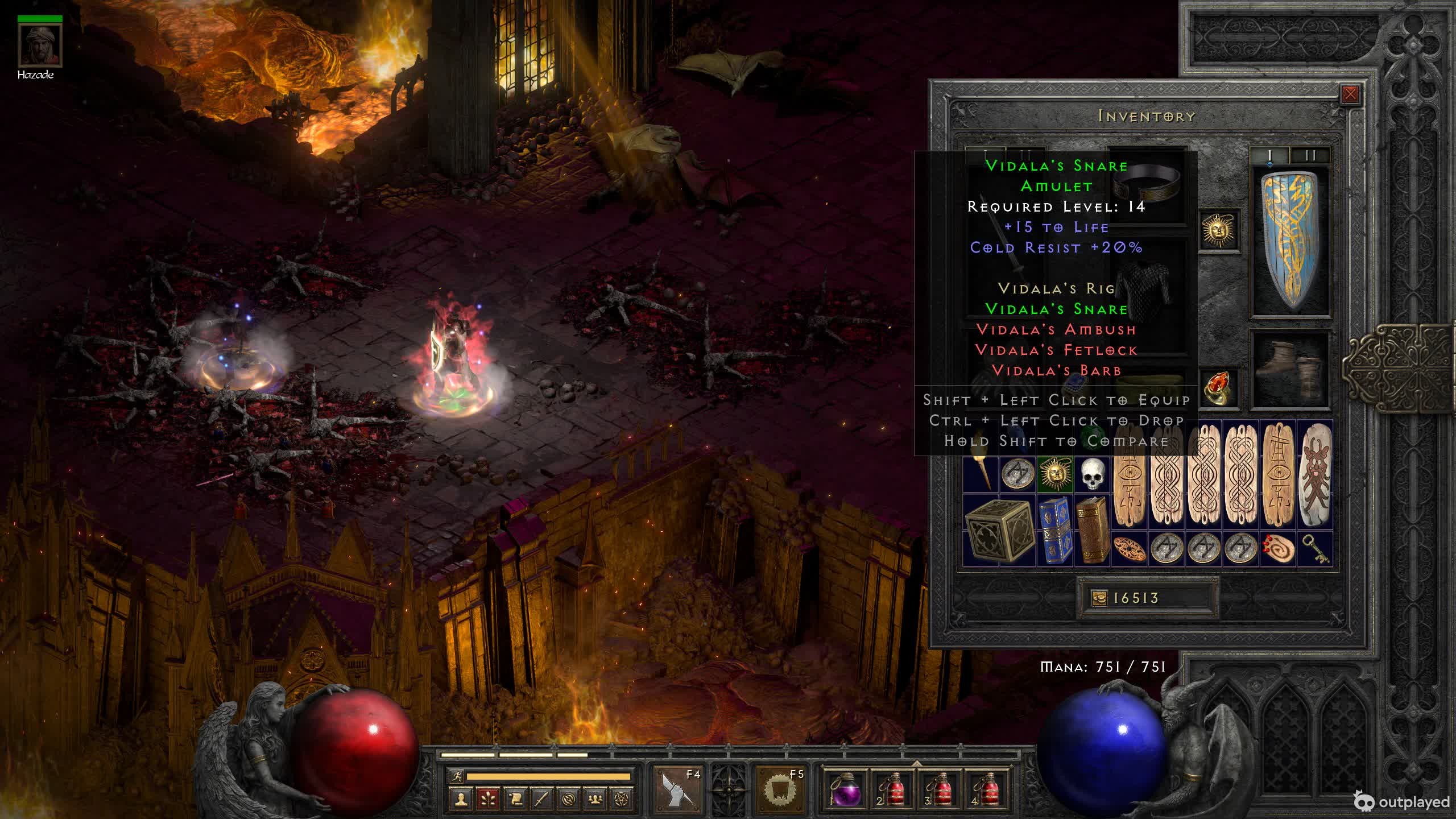Switch to weapon set II tab above the shield
Image resolution: width=1456 pixels, height=819 pixels.
(x=1310, y=155)
